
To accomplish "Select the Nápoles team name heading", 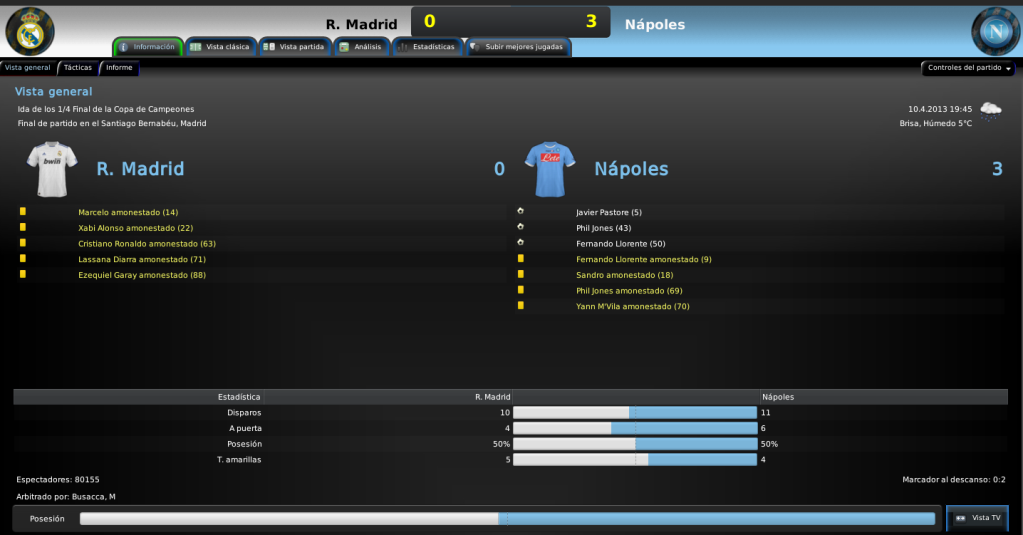I will pyautogui.click(x=630, y=169).
